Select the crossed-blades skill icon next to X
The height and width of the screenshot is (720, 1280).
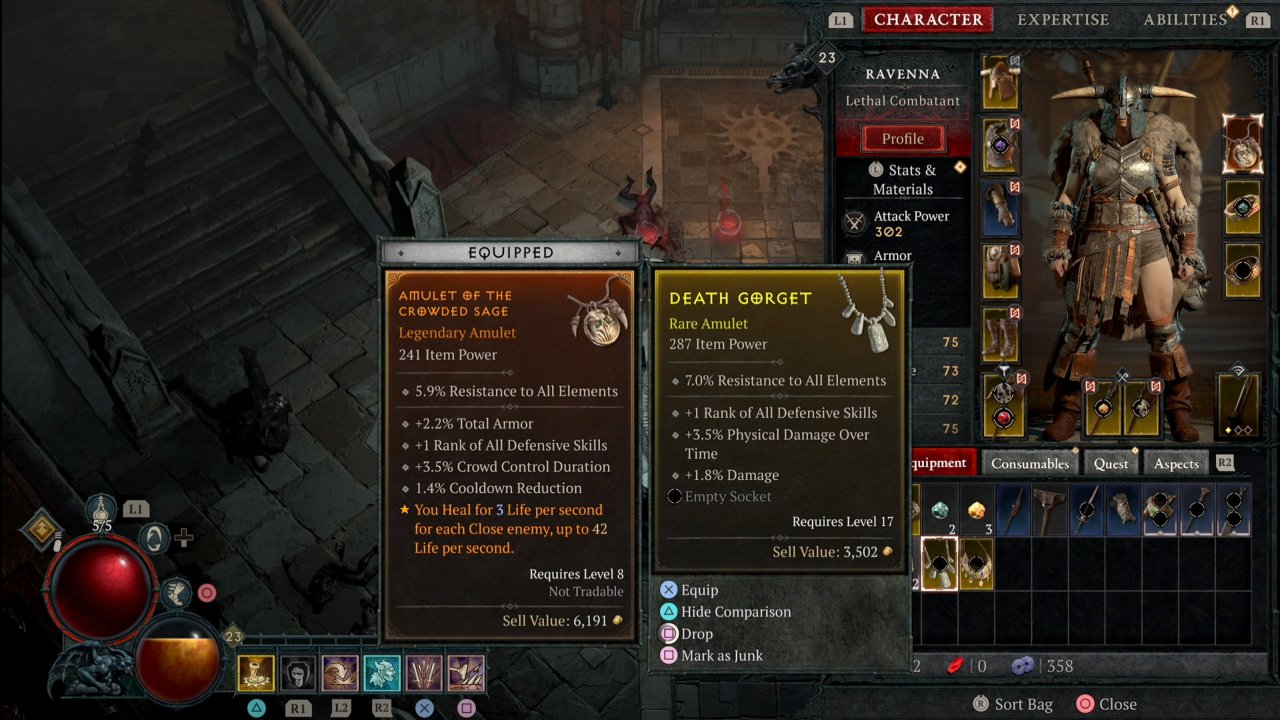pyautogui.click(x=424, y=672)
